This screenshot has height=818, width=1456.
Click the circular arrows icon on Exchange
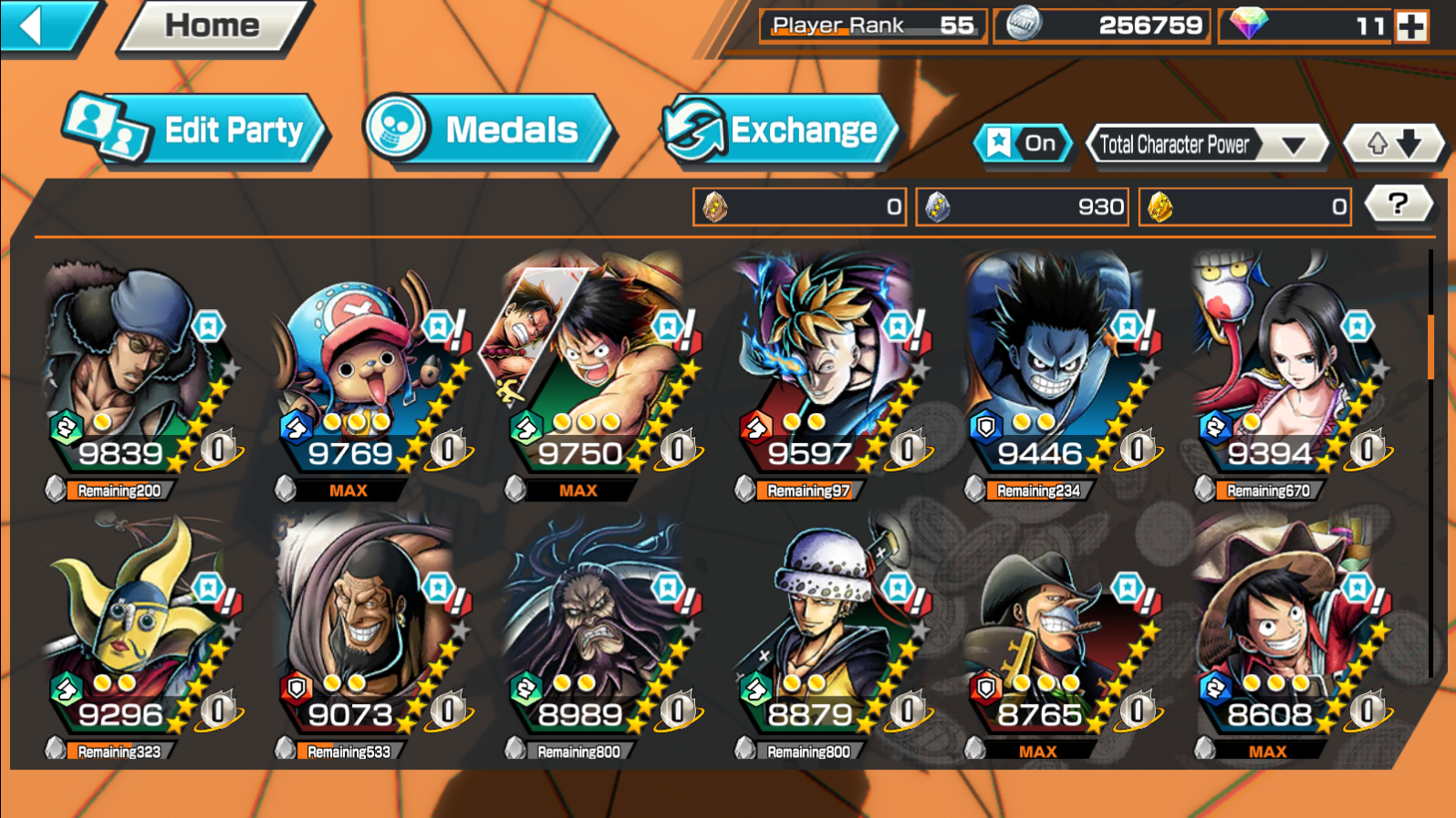coord(695,130)
